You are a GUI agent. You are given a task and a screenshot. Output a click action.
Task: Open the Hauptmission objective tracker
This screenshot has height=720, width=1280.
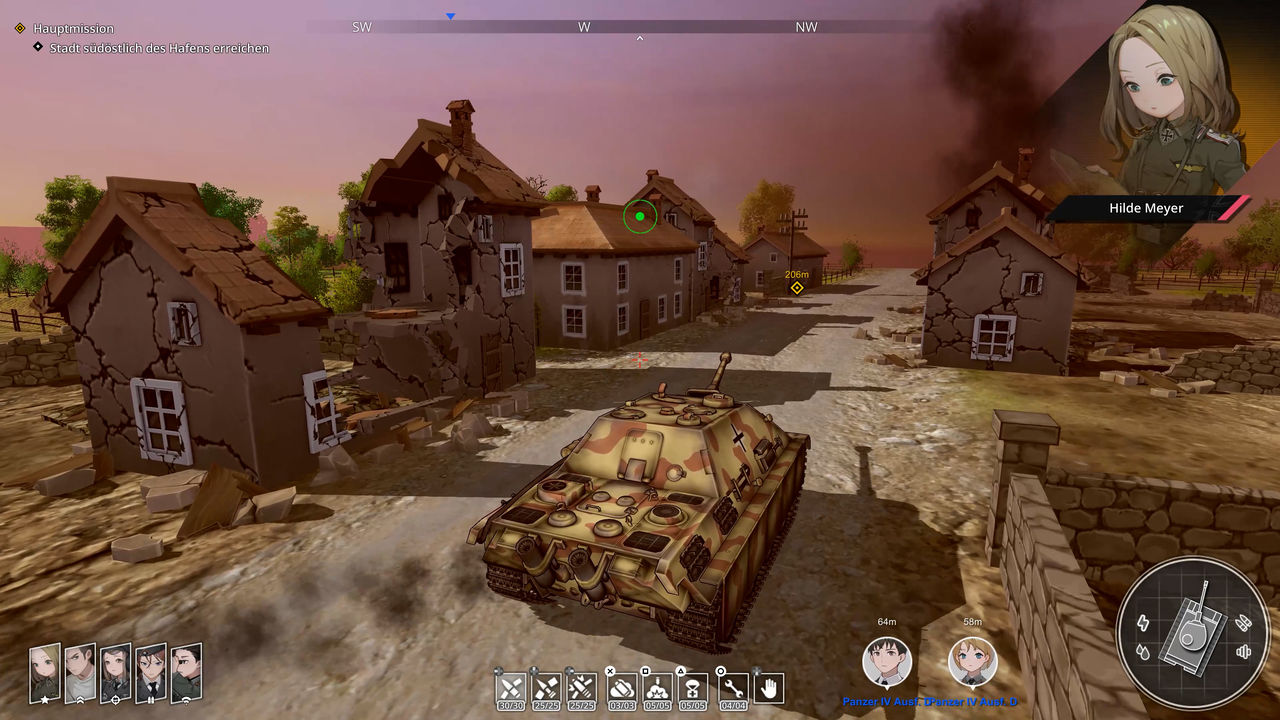coord(73,29)
